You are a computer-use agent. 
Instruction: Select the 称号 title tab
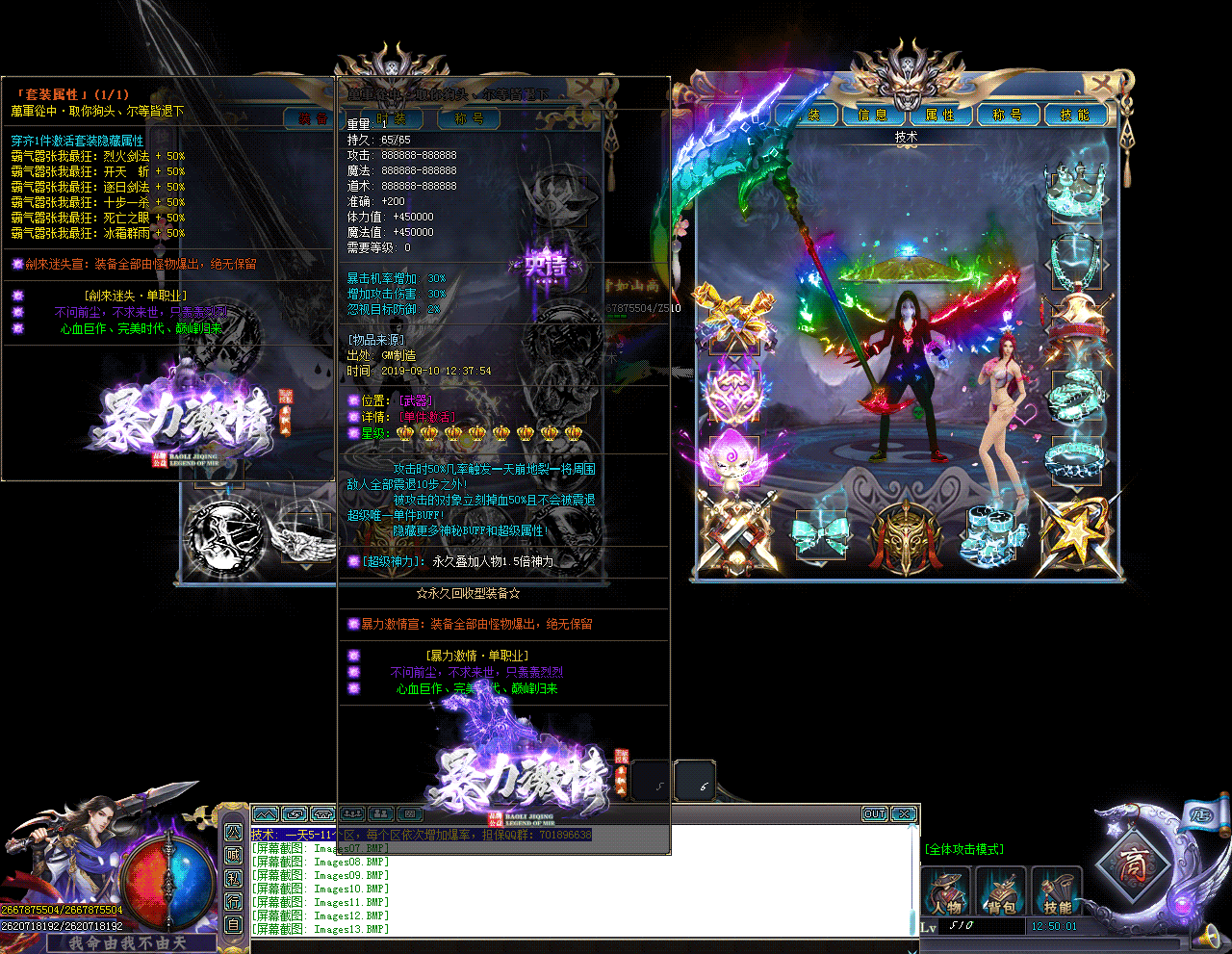[1008, 116]
